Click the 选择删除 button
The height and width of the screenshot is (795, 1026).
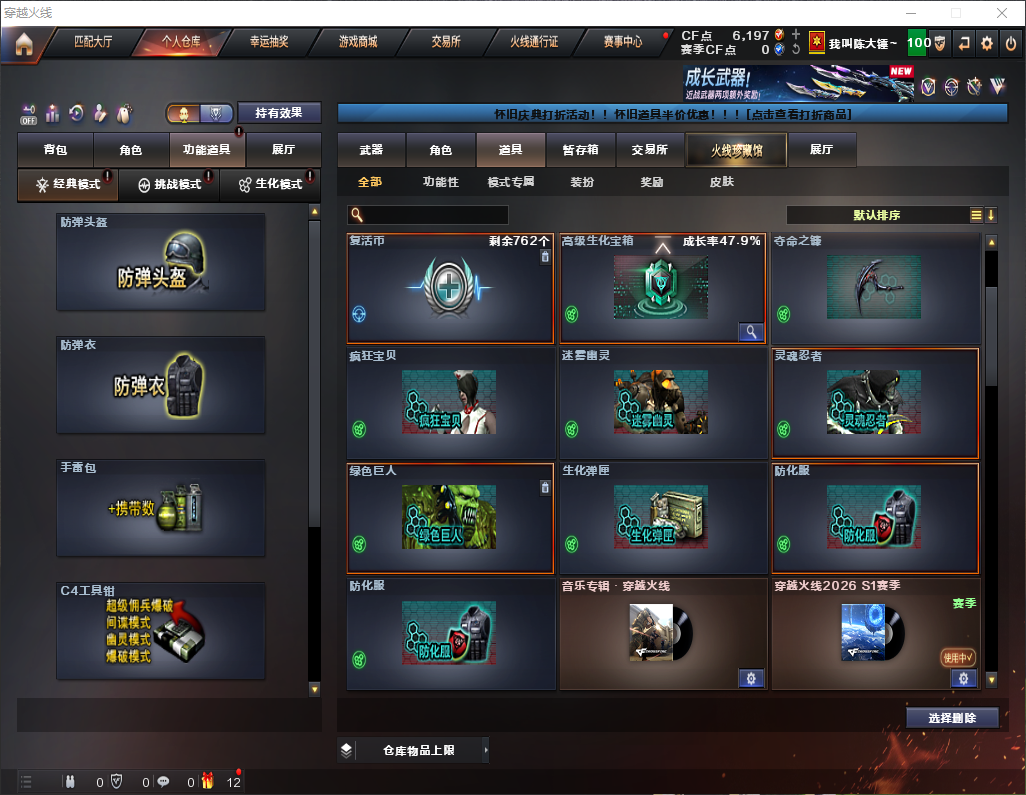952,718
